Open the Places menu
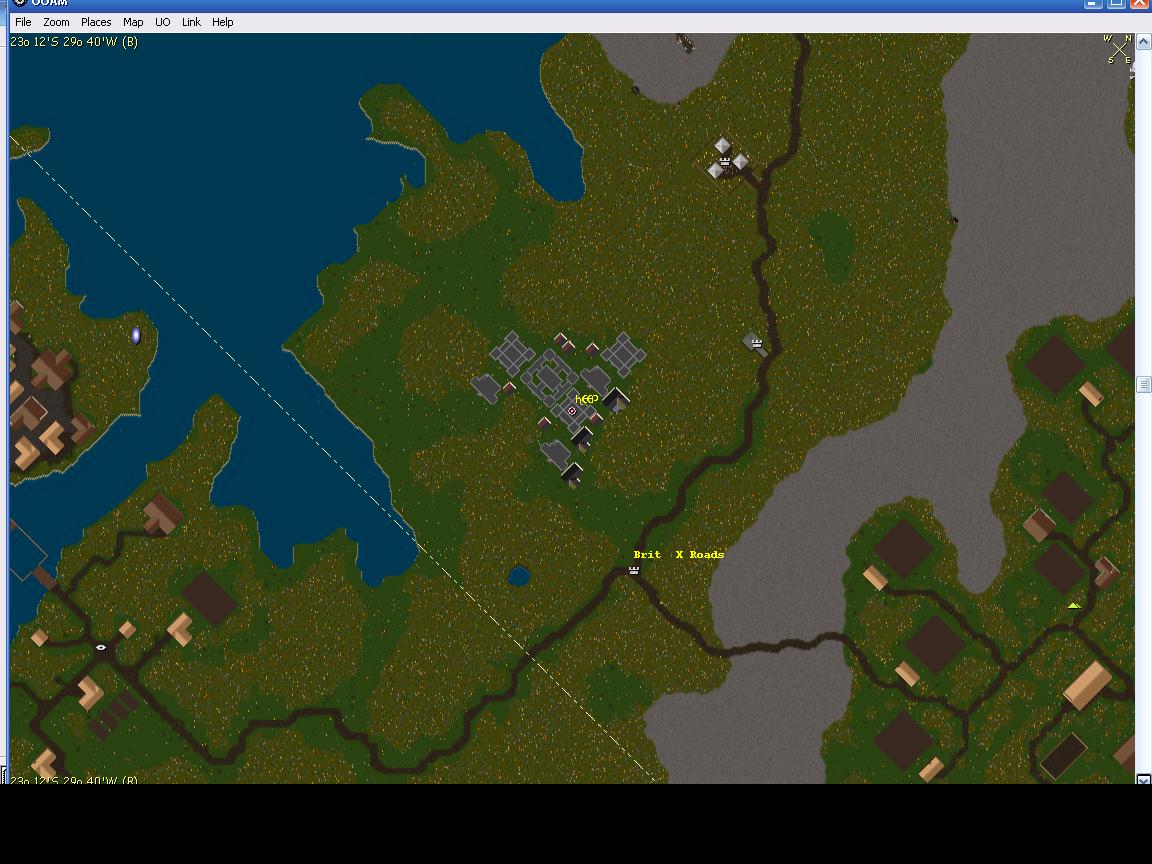Viewport: 1152px width, 864px height. click(96, 22)
